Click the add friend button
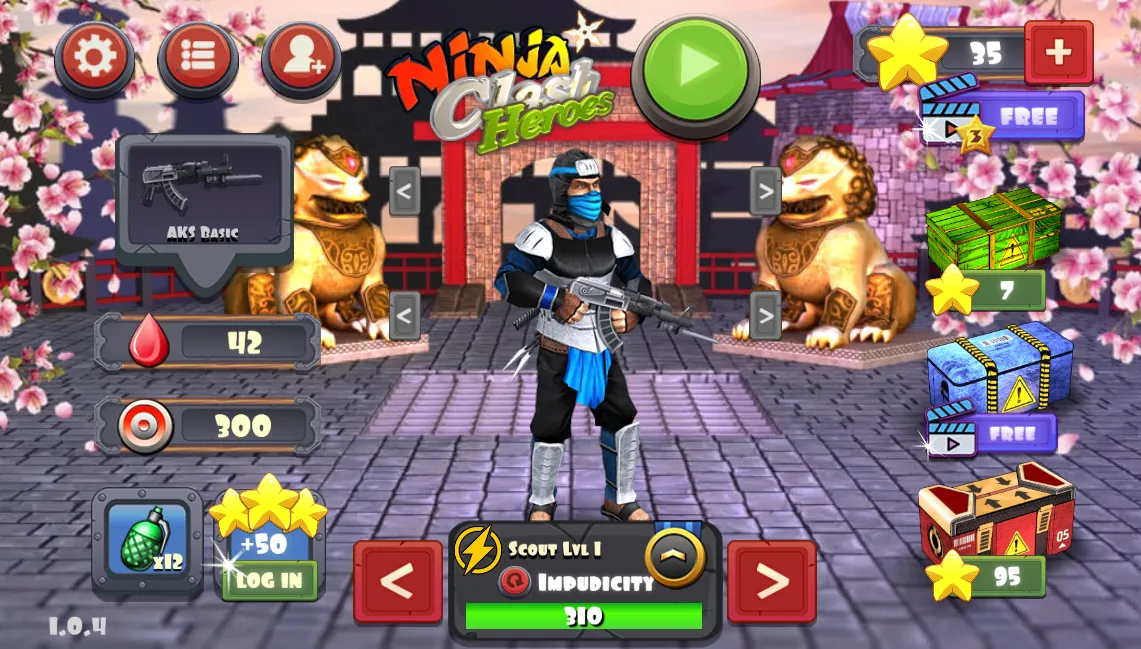The image size is (1141, 649). [x=301, y=57]
